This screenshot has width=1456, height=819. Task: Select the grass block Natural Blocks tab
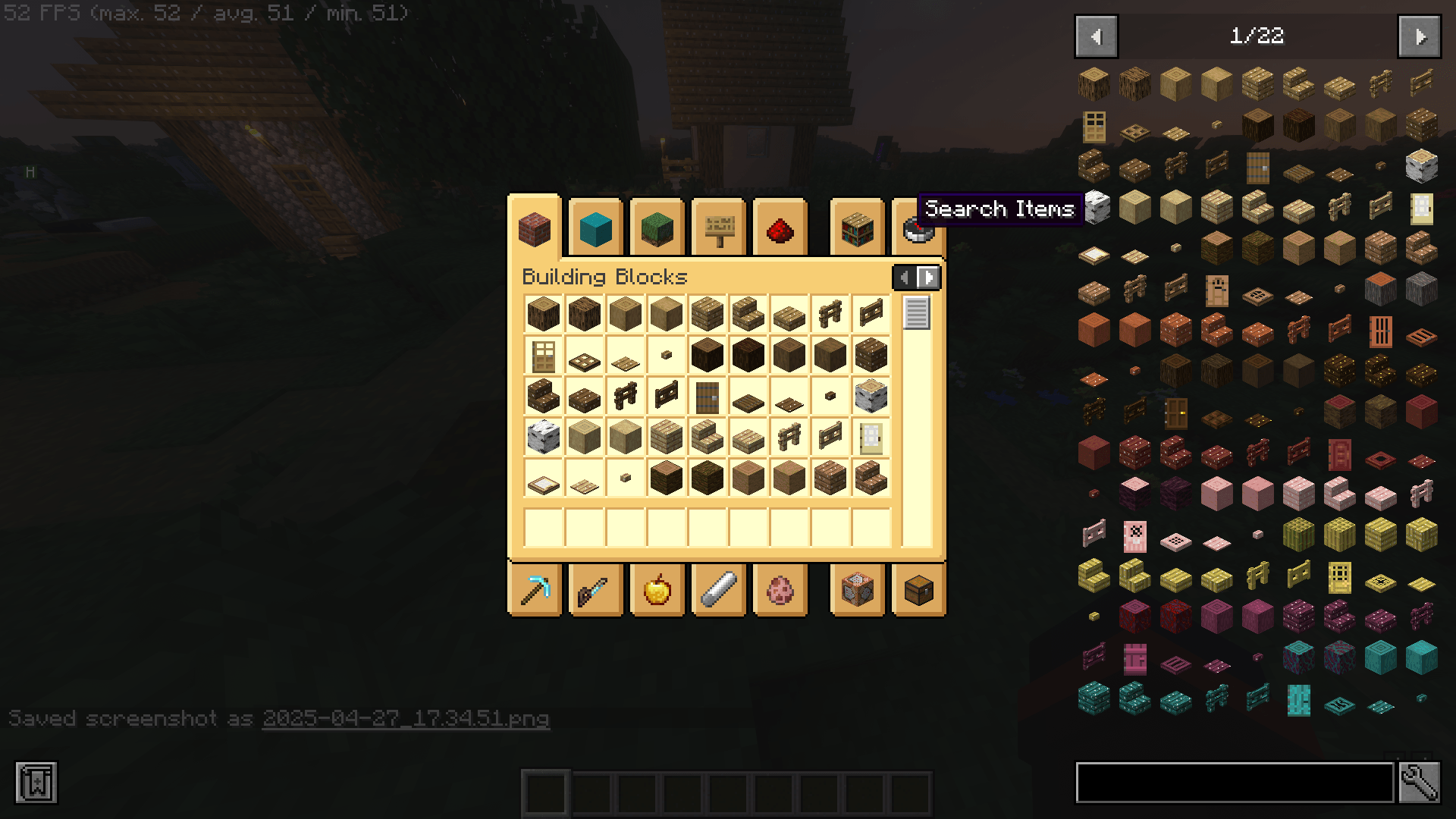[657, 227]
